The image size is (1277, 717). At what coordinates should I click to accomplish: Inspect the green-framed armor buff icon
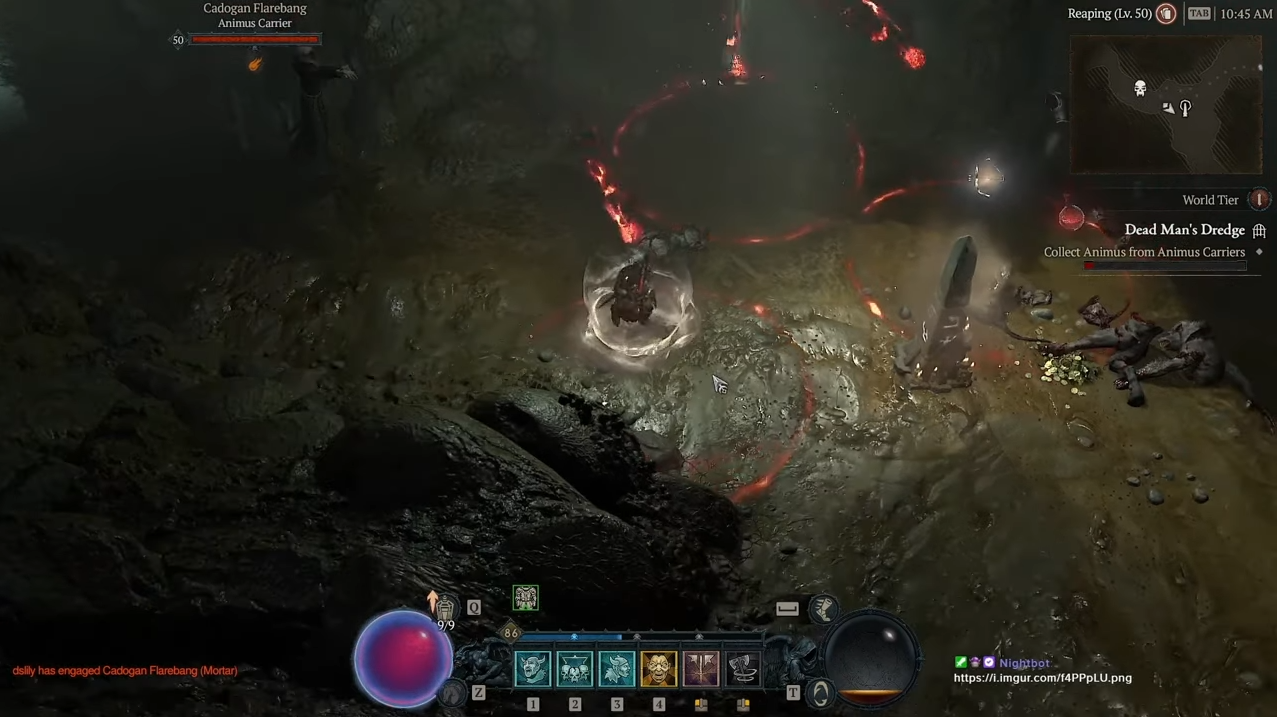tap(525, 598)
